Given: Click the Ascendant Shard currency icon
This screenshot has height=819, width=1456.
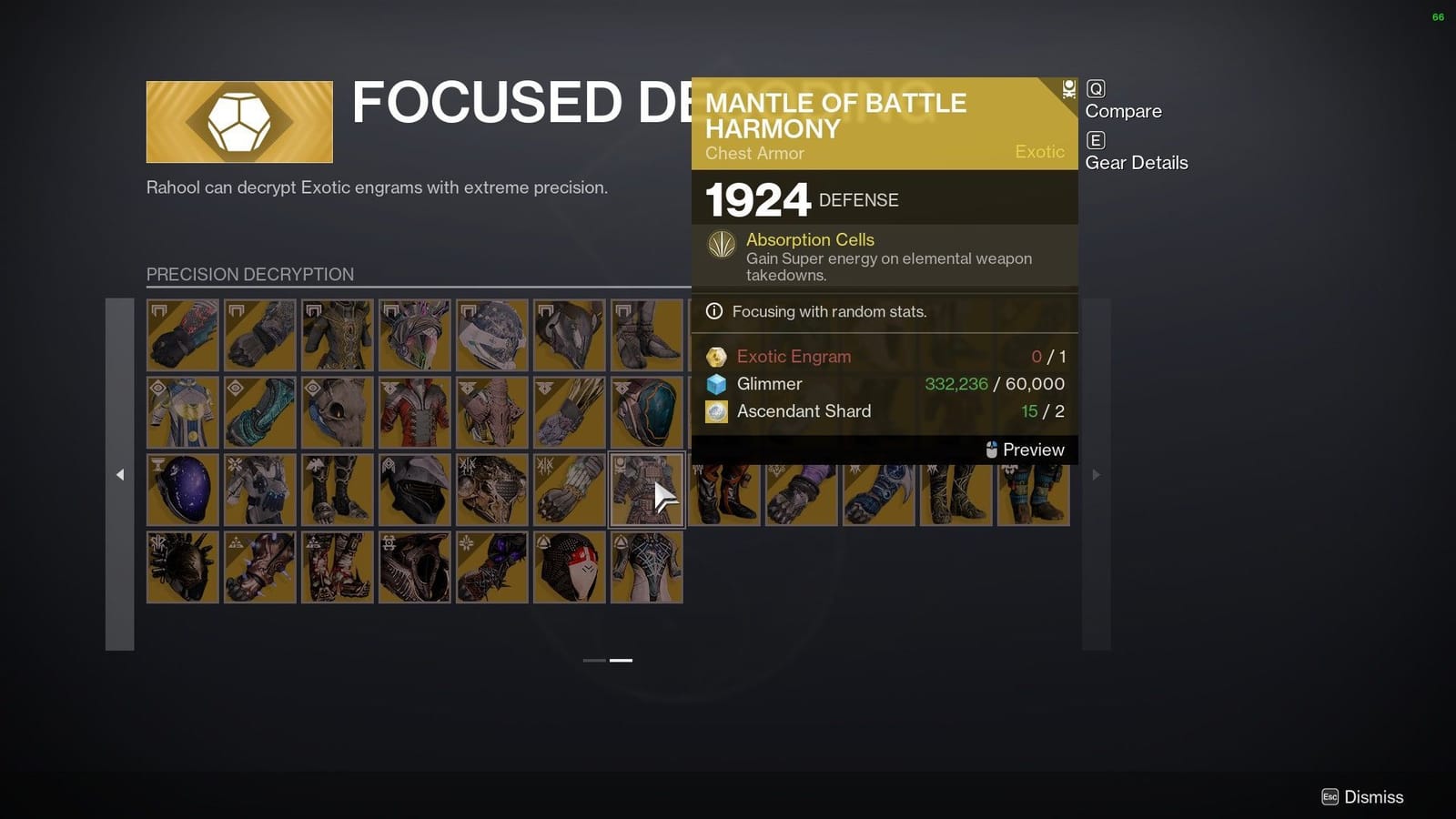Looking at the screenshot, I should 715,411.
